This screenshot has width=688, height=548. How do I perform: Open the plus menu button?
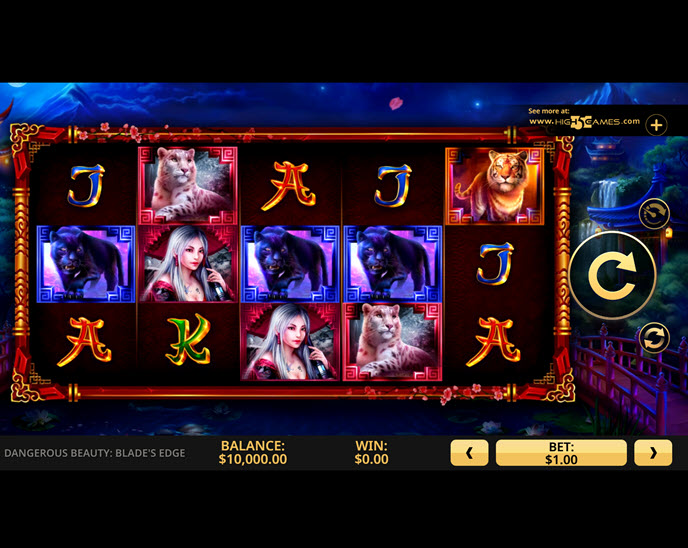click(656, 125)
